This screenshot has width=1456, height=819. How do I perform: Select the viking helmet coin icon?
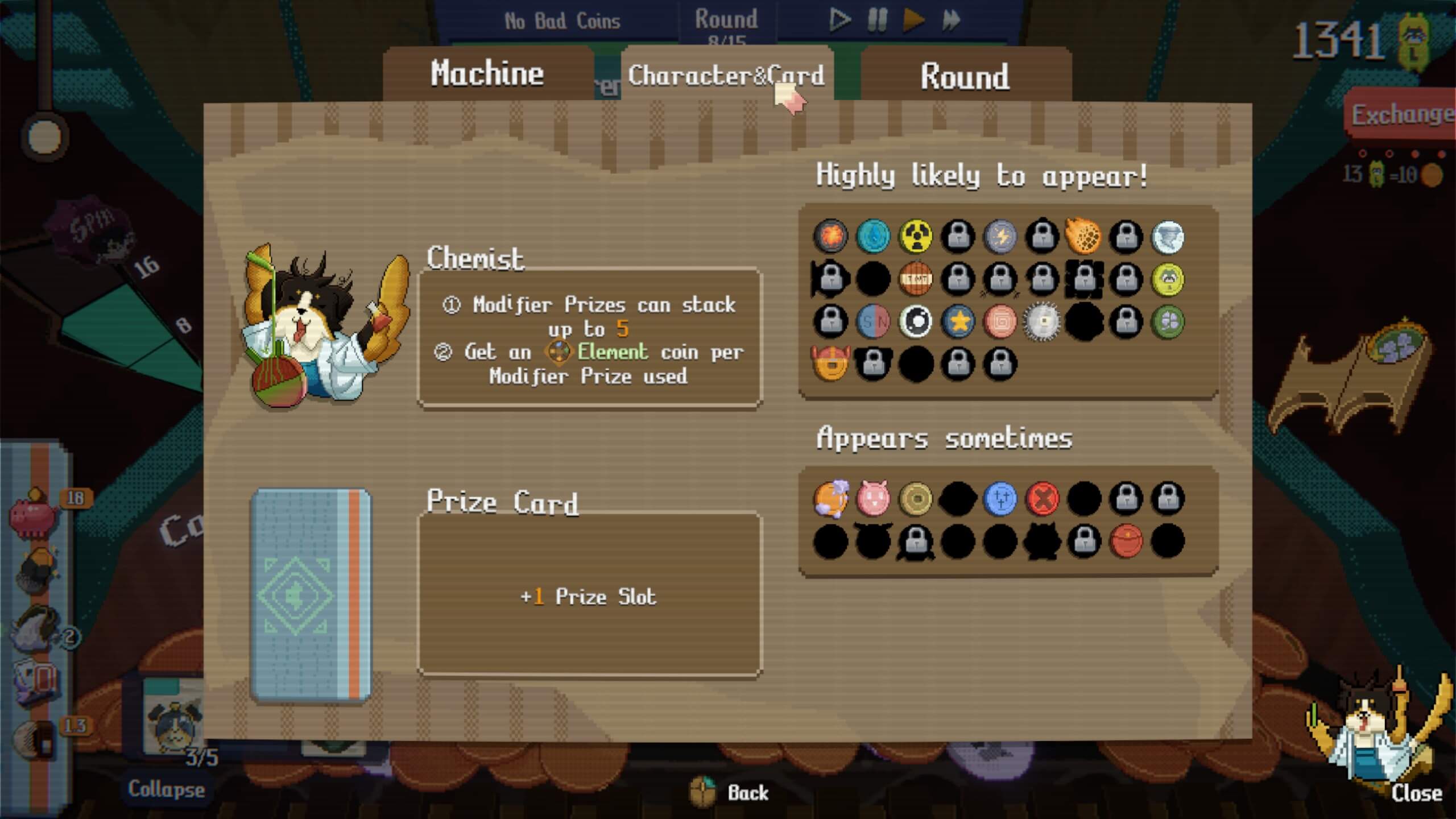tap(831, 364)
